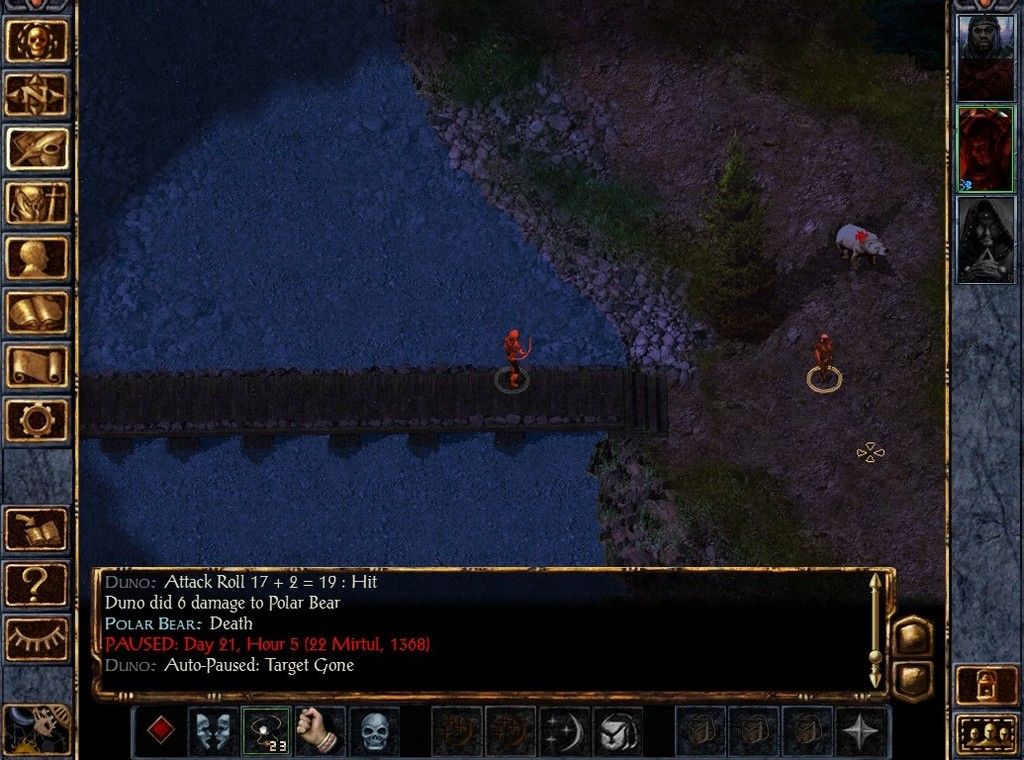Open the options gear button
The height and width of the screenshot is (760, 1024).
click(38, 419)
